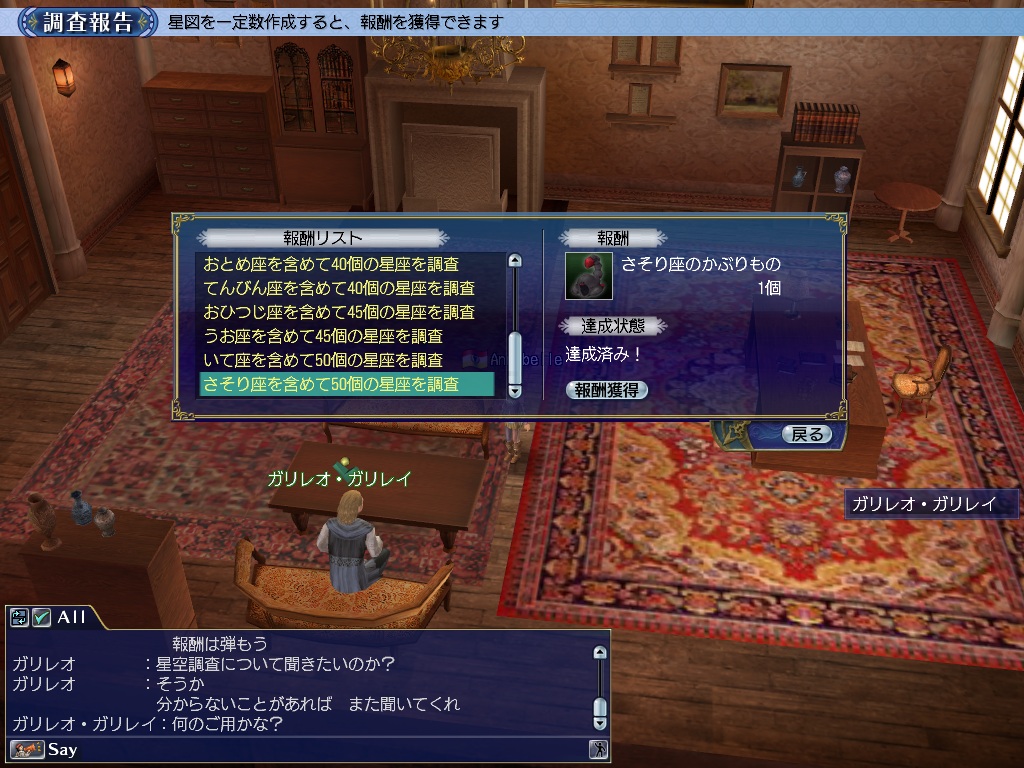
Task: Click the chat window switch icon
Action: 20,617
